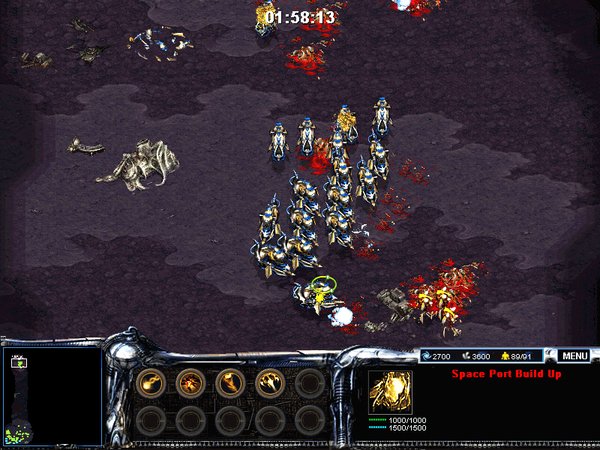
Task: Use the fiery burst ability icon
Action: tap(190, 382)
